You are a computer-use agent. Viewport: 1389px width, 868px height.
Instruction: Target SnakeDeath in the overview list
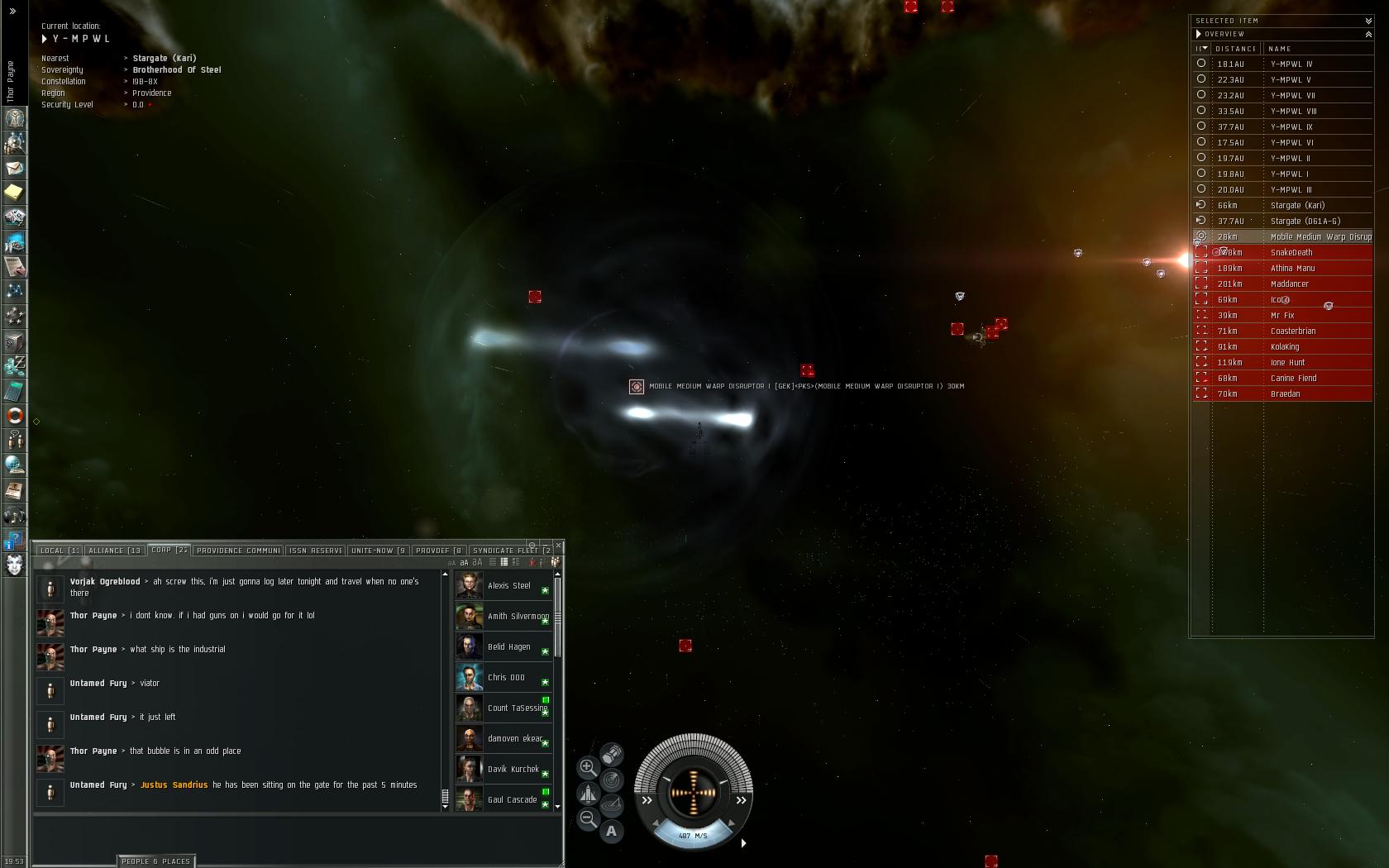(1291, 253)
